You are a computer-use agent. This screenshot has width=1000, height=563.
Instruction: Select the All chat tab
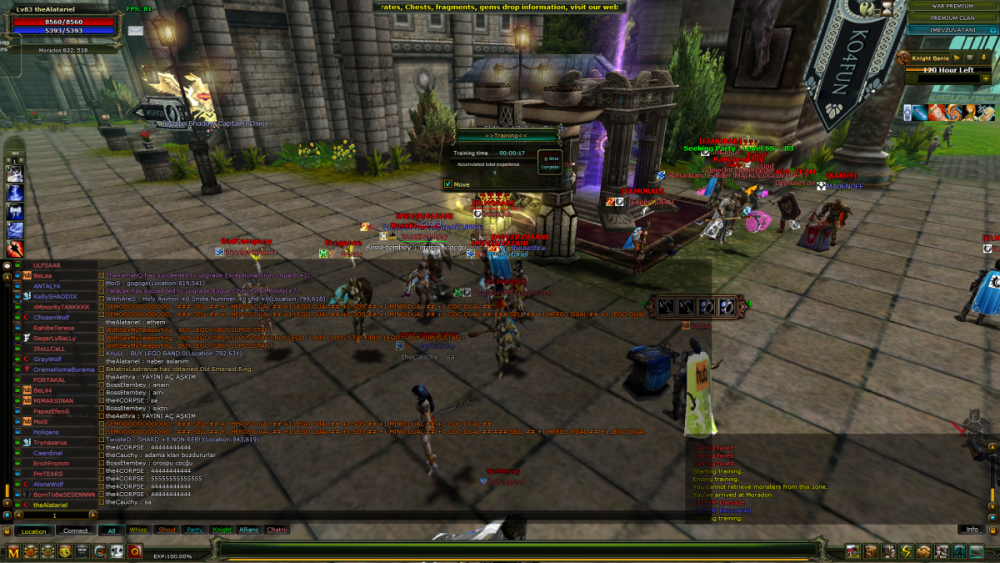111,530
